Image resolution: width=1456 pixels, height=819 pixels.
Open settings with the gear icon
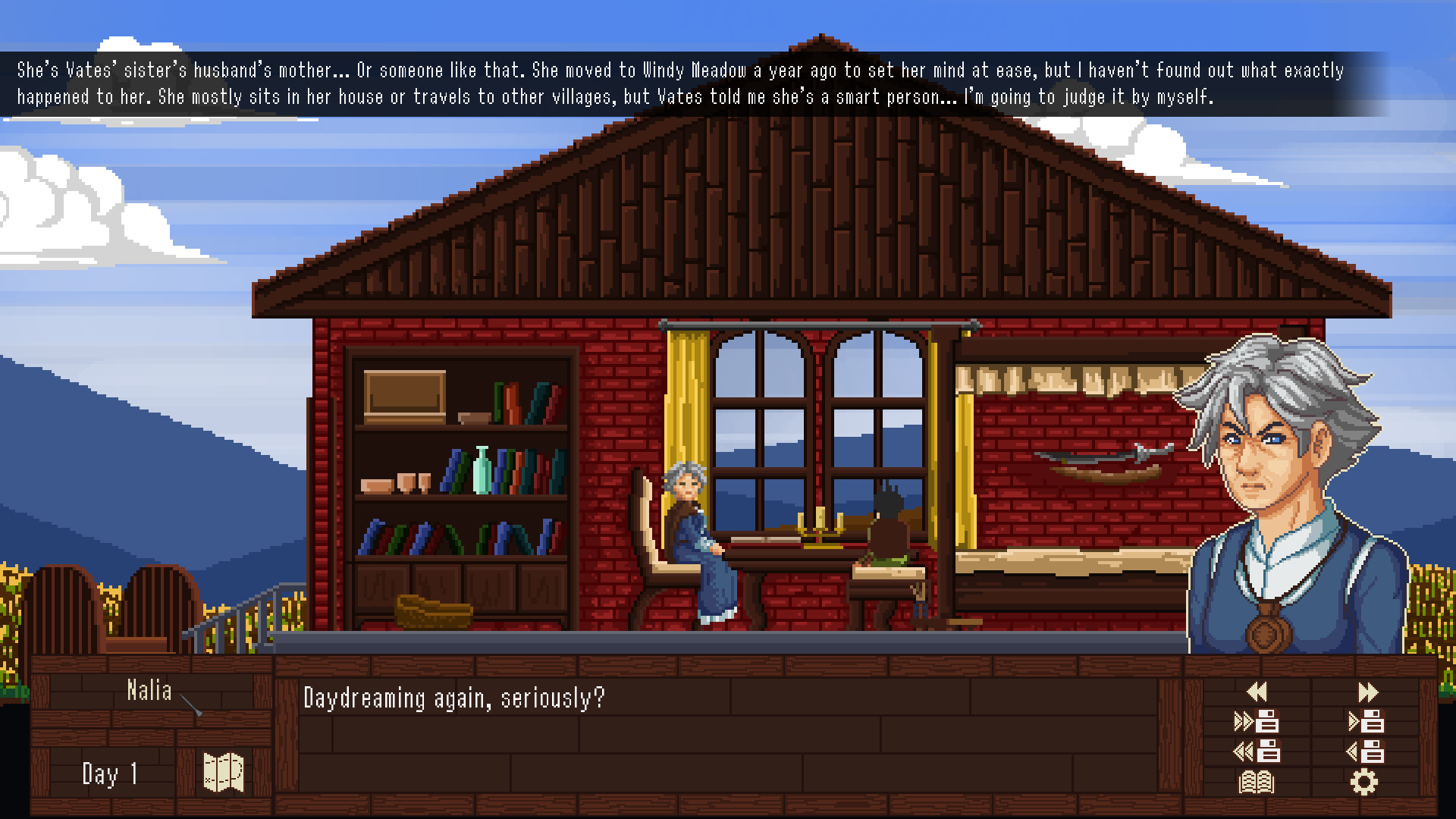tap(1364, 782)
